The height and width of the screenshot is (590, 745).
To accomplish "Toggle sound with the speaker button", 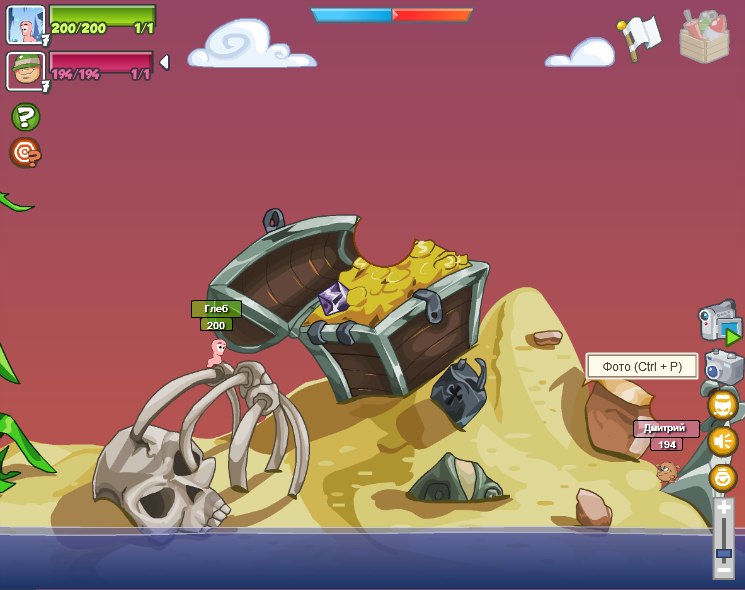I will point(722,441).
